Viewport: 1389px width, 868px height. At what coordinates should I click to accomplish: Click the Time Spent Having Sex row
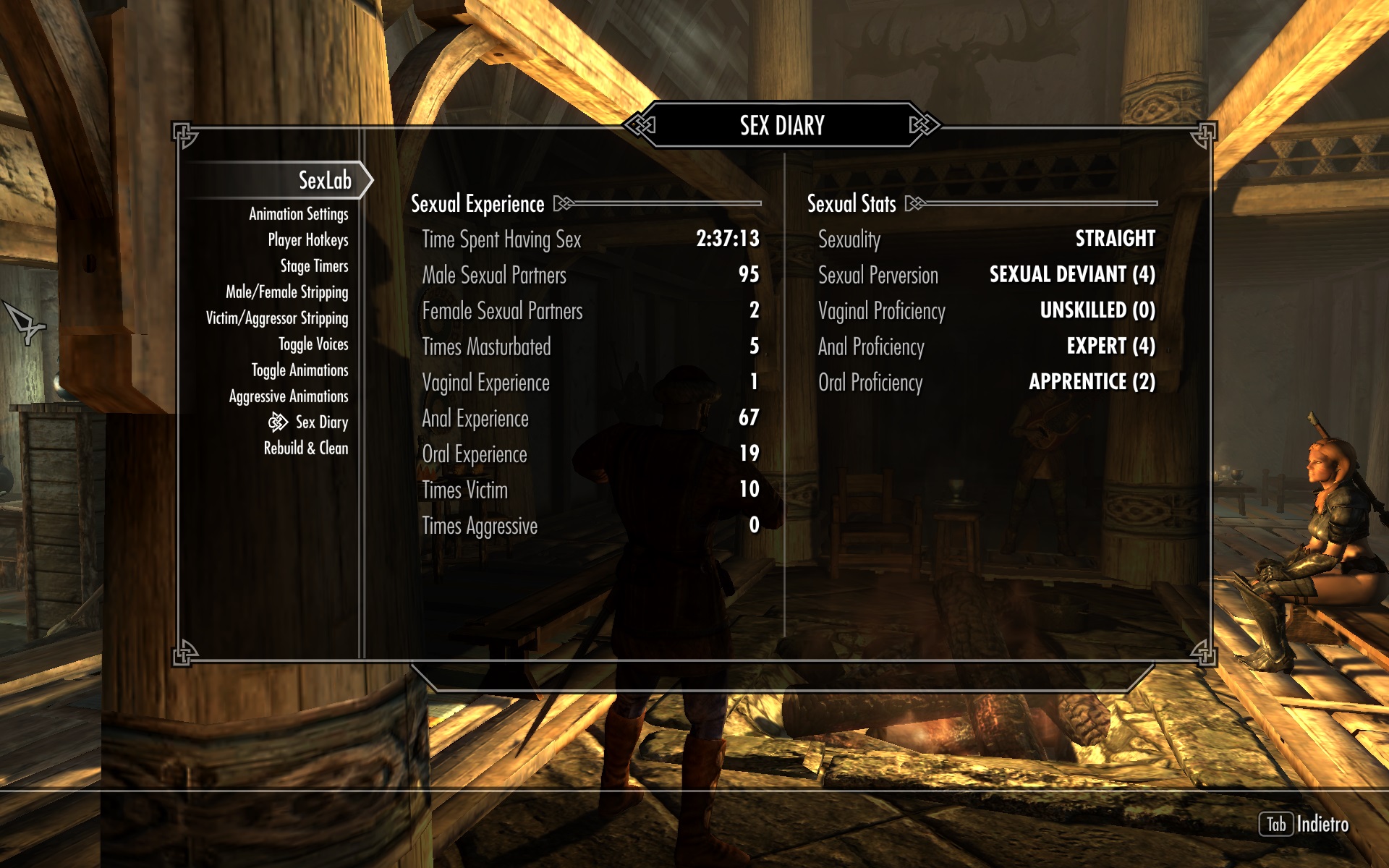(590, 239)
